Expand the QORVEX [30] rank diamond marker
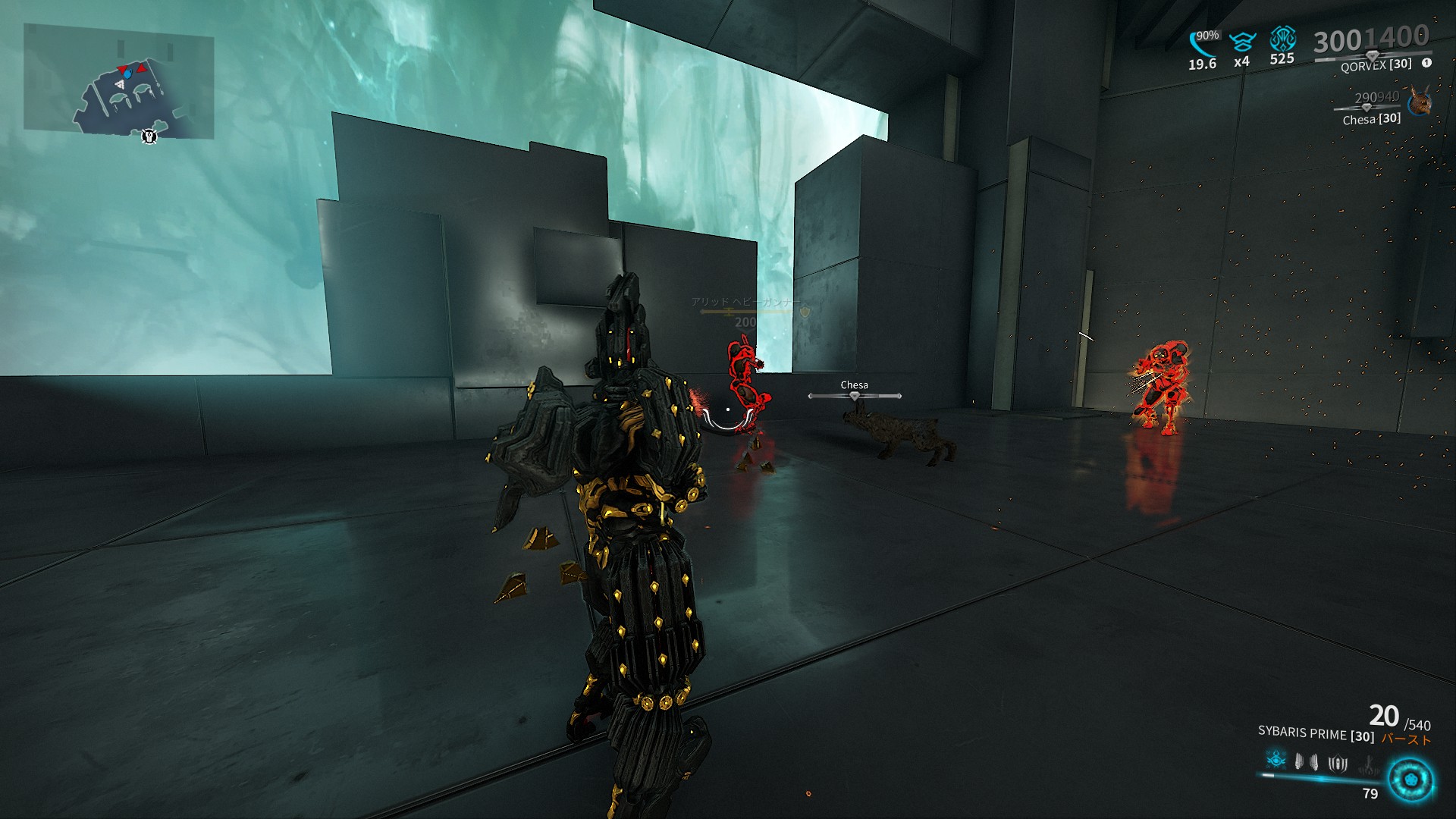 click(x=1372, y=56)
